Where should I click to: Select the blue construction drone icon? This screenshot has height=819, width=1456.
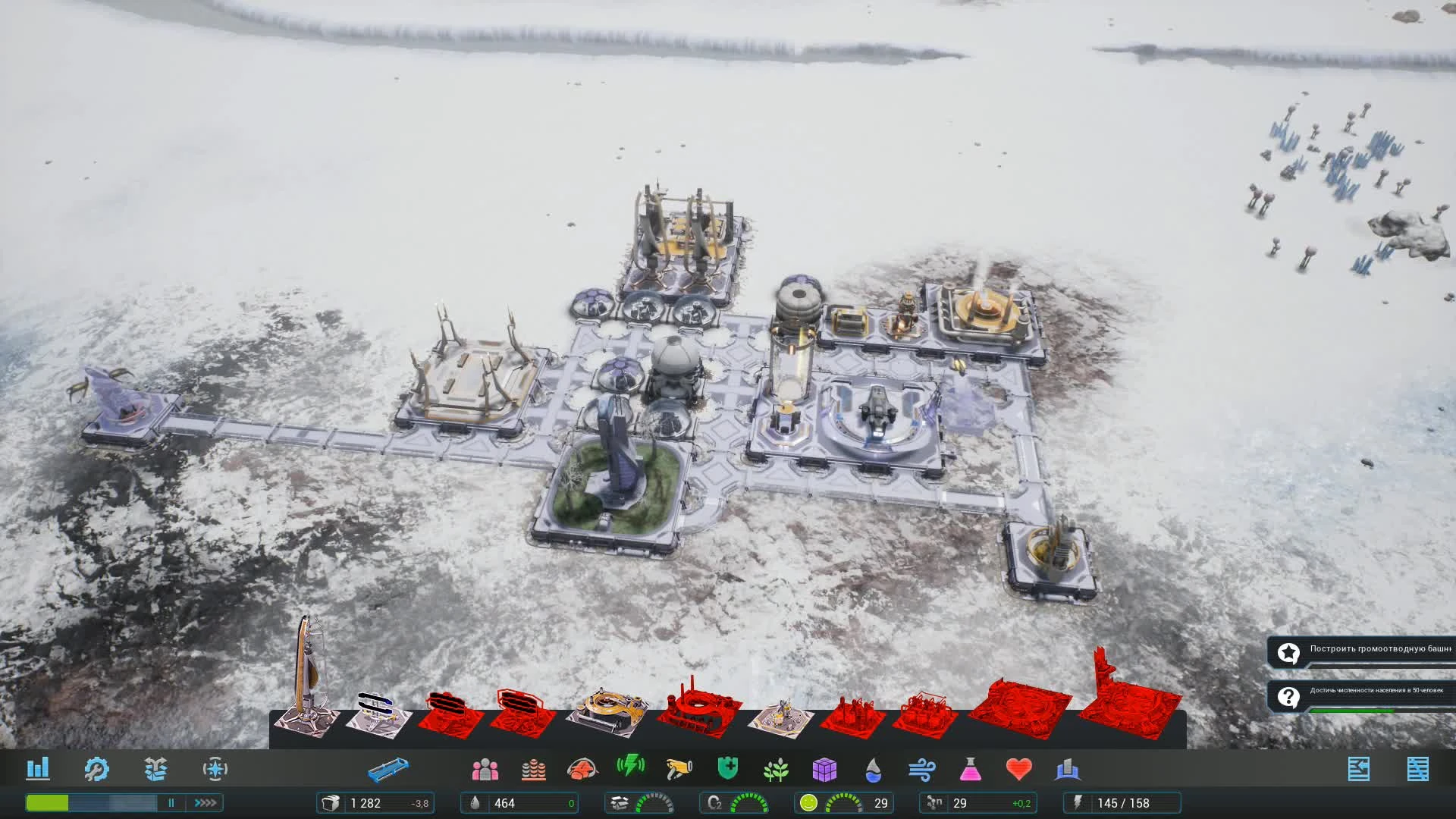click(389, 769)
